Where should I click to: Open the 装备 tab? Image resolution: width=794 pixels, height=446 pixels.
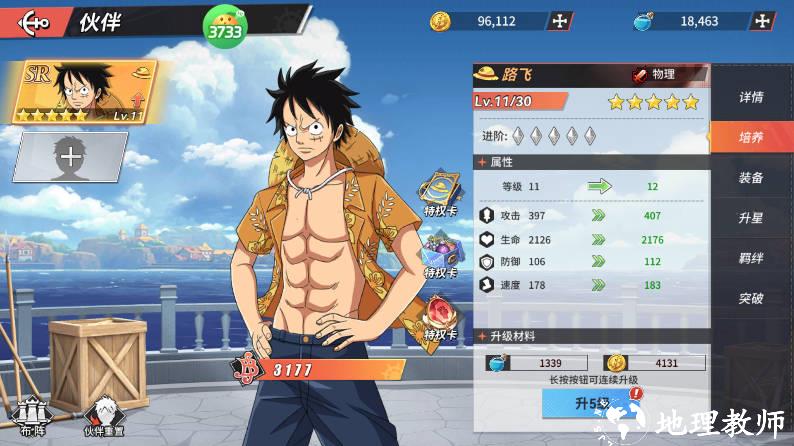751,178
